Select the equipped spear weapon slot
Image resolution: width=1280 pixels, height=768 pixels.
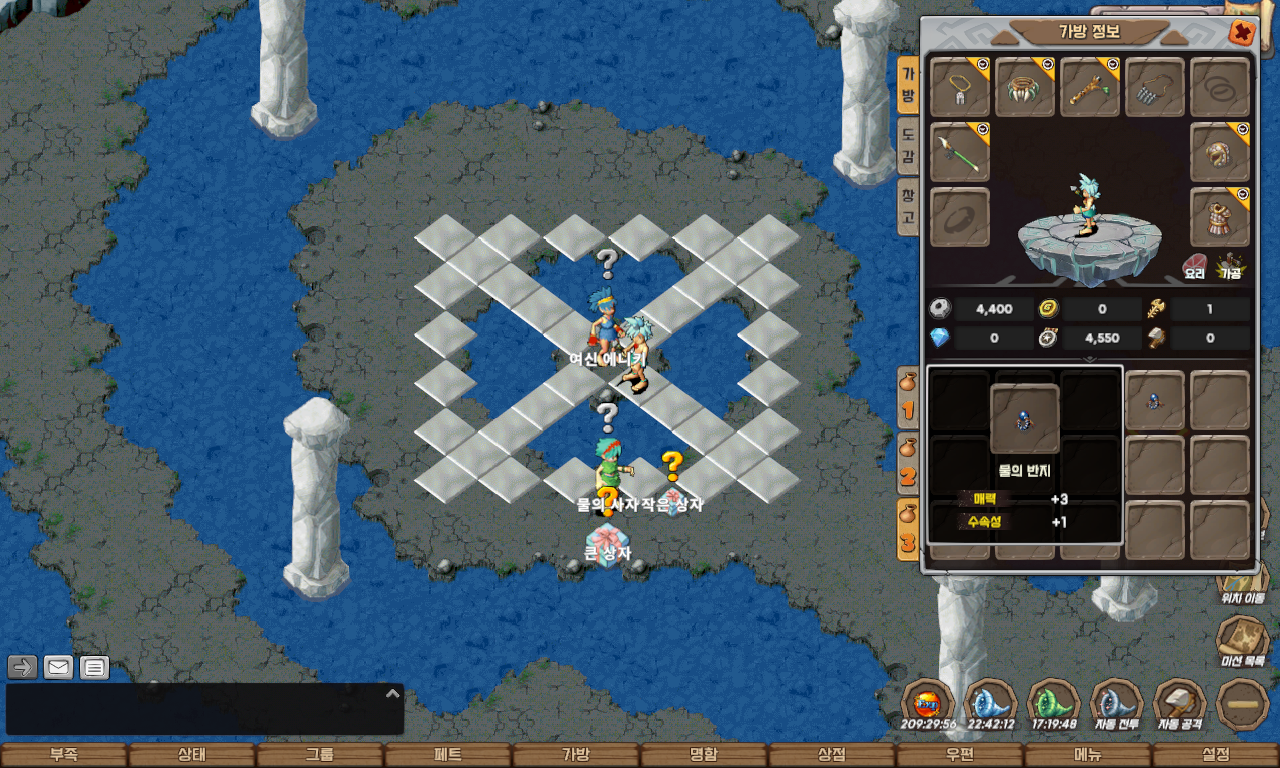(960, 152)
